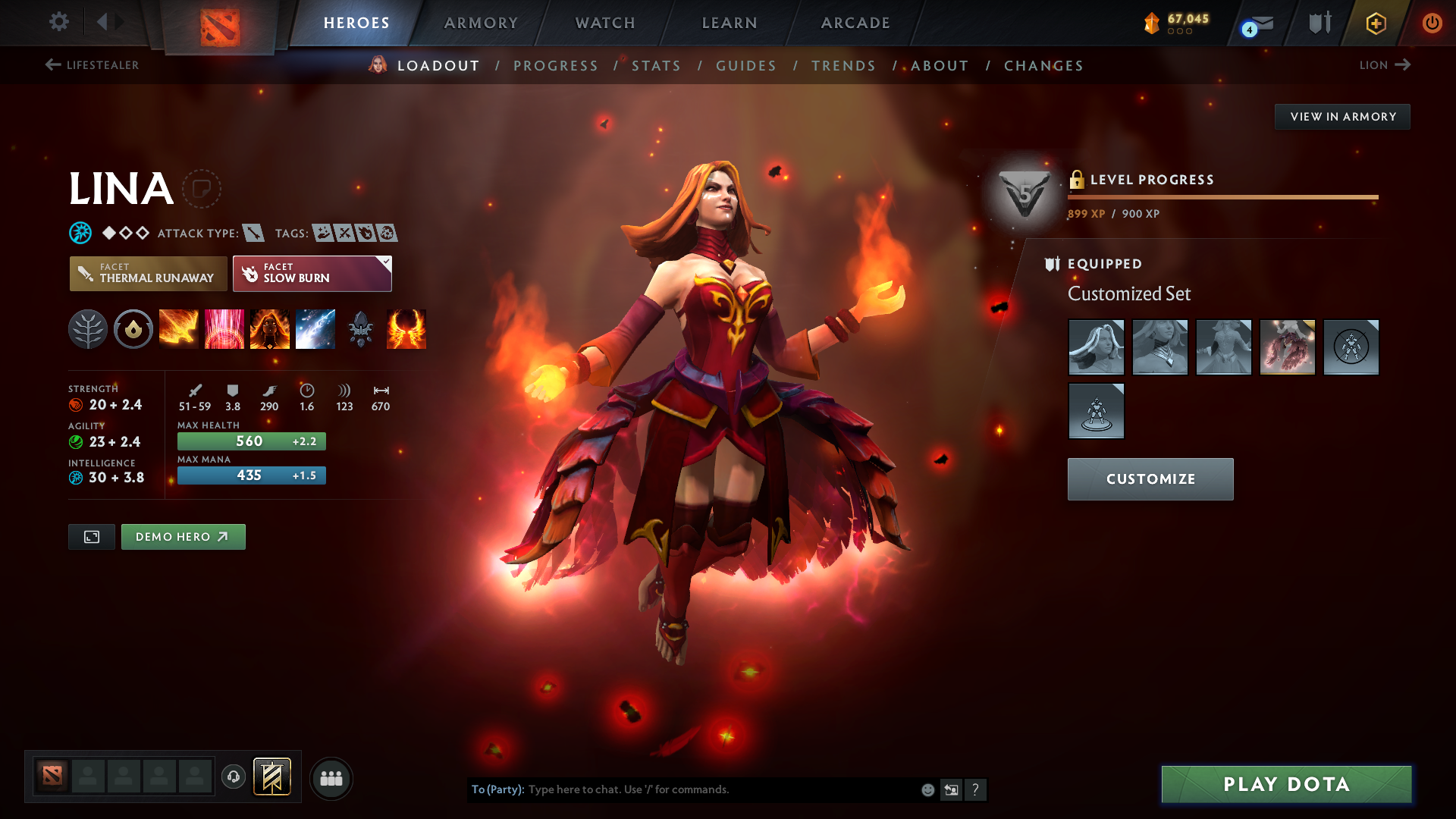Navigate to the next hero, Lion

[1385, 65]
